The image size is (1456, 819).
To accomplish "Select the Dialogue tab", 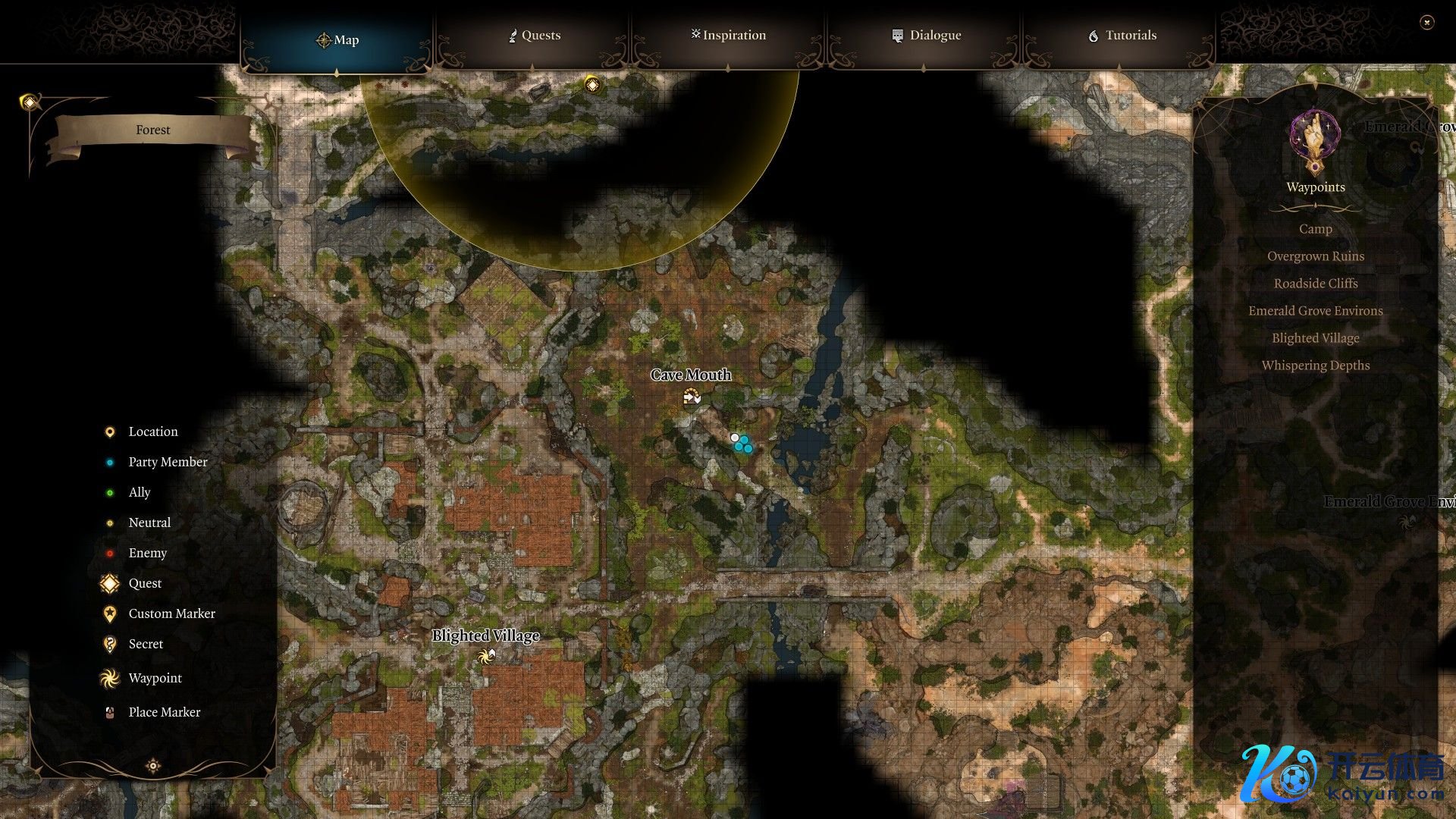I will 925,36.
